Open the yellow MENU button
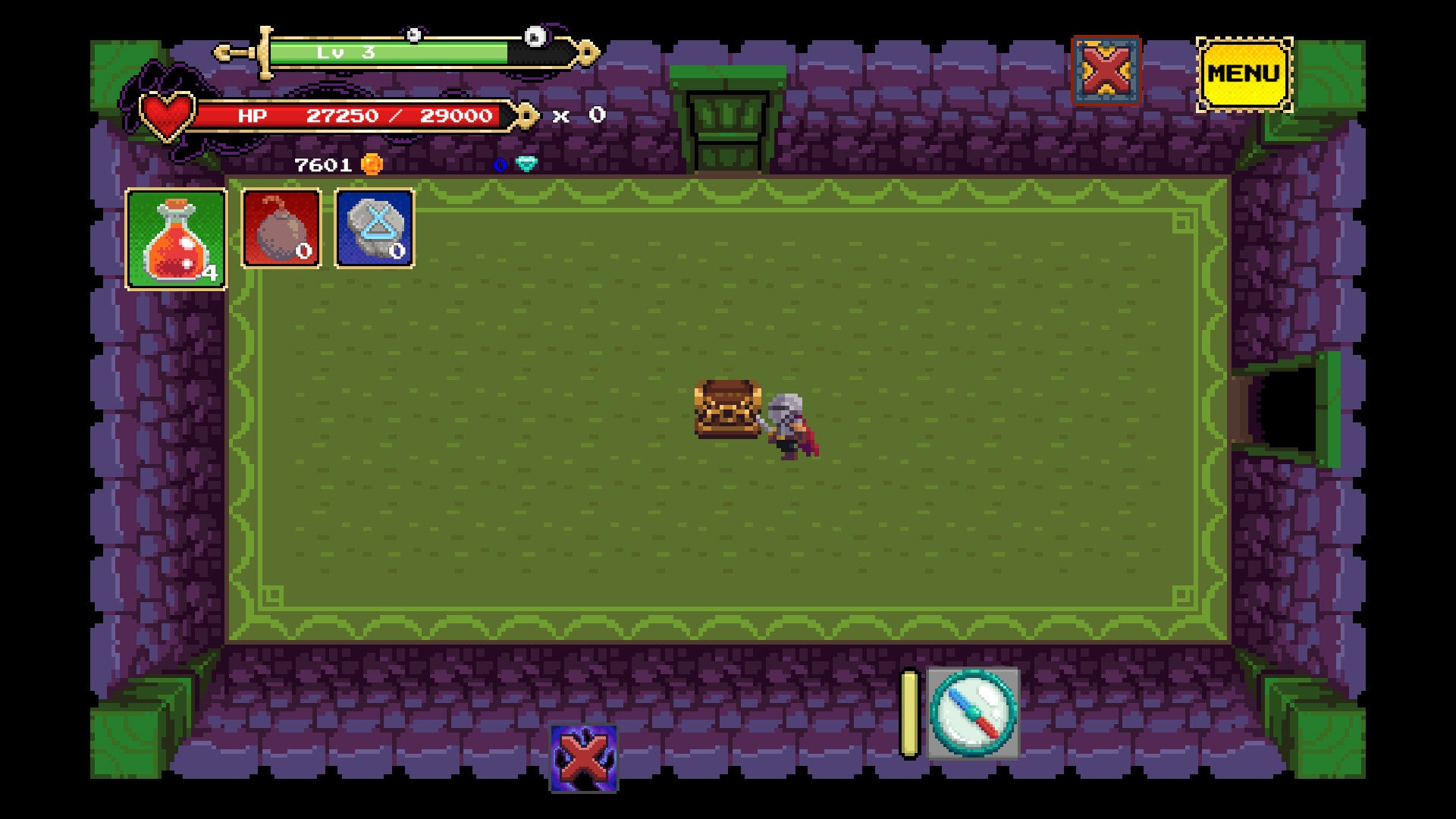Image resolution: width=1456 pixels, height=819 pixels. (x=1244, y=74)
